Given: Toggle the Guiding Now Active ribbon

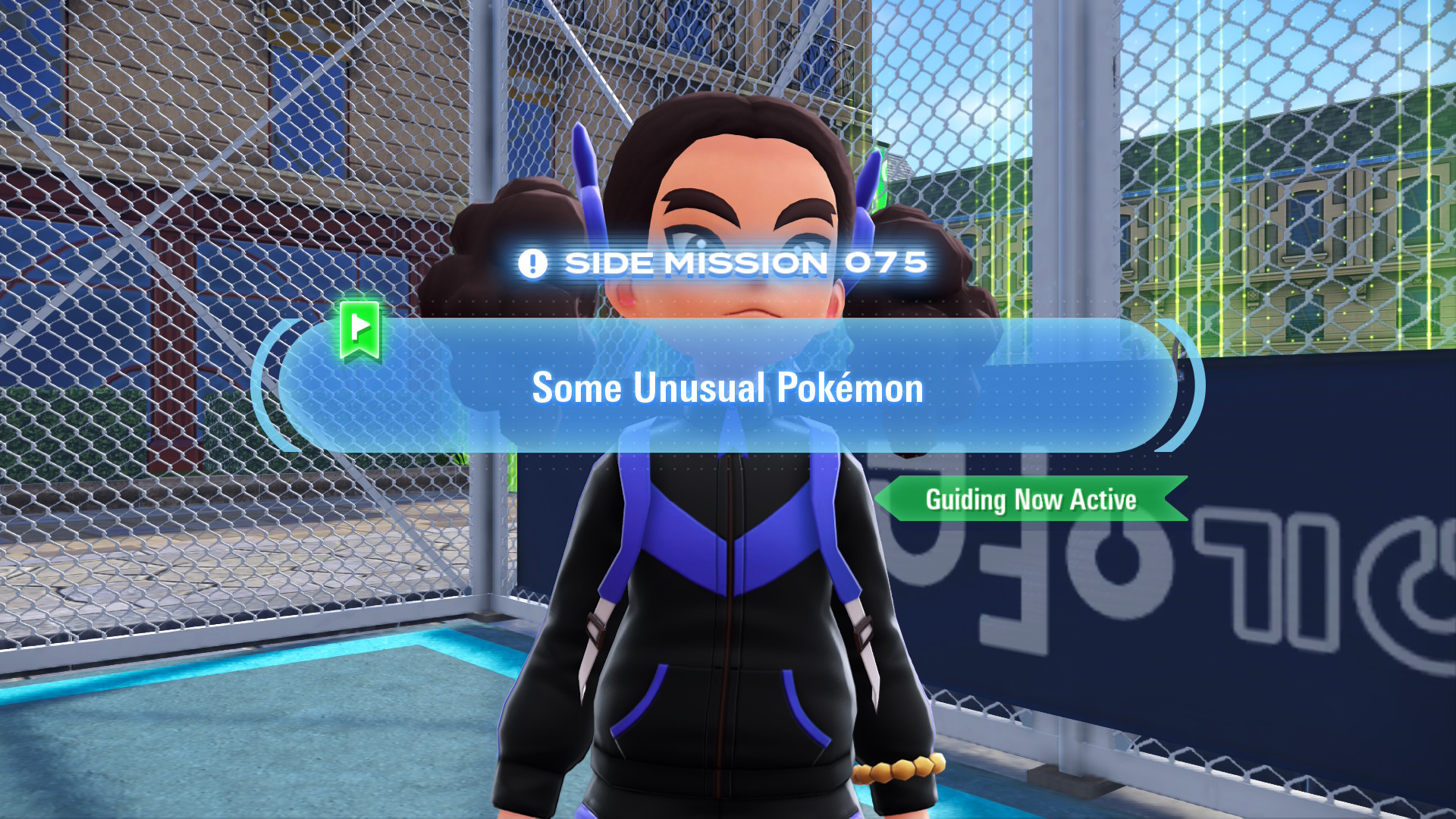Looking at the screenshot, I should click(1031, 499).
